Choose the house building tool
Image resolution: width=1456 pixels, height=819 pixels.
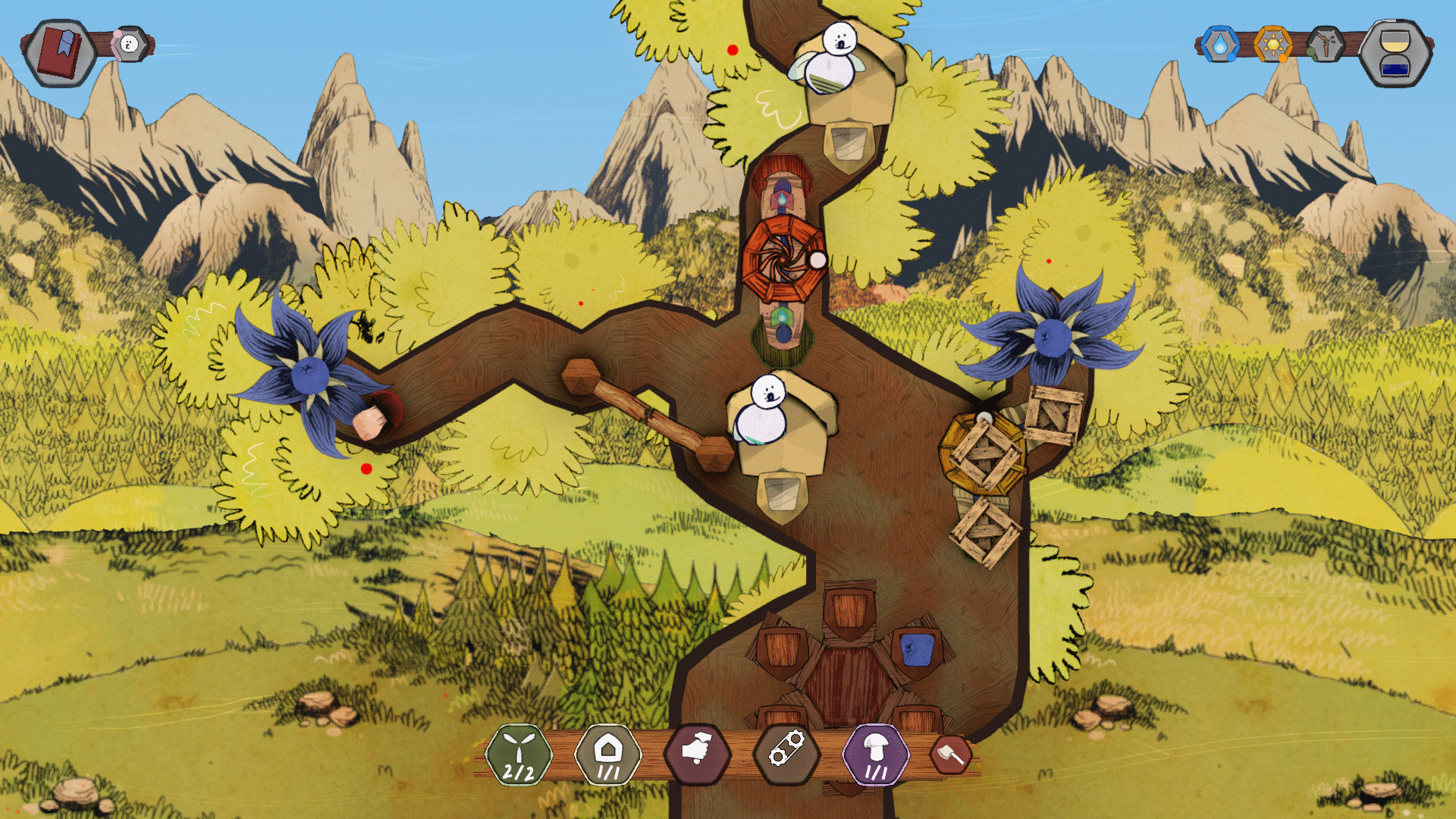tap(608, 755)
